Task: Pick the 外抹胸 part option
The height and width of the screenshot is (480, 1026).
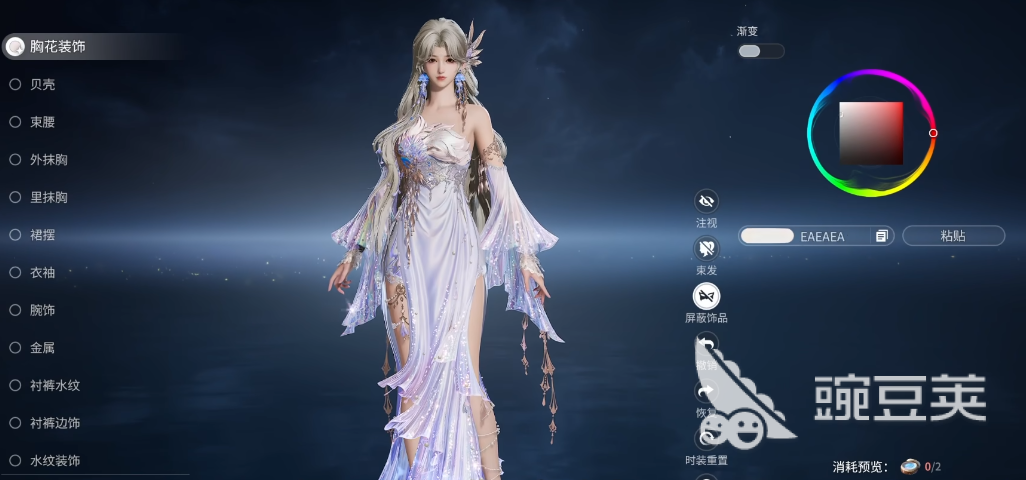Action: click(49, 160)
